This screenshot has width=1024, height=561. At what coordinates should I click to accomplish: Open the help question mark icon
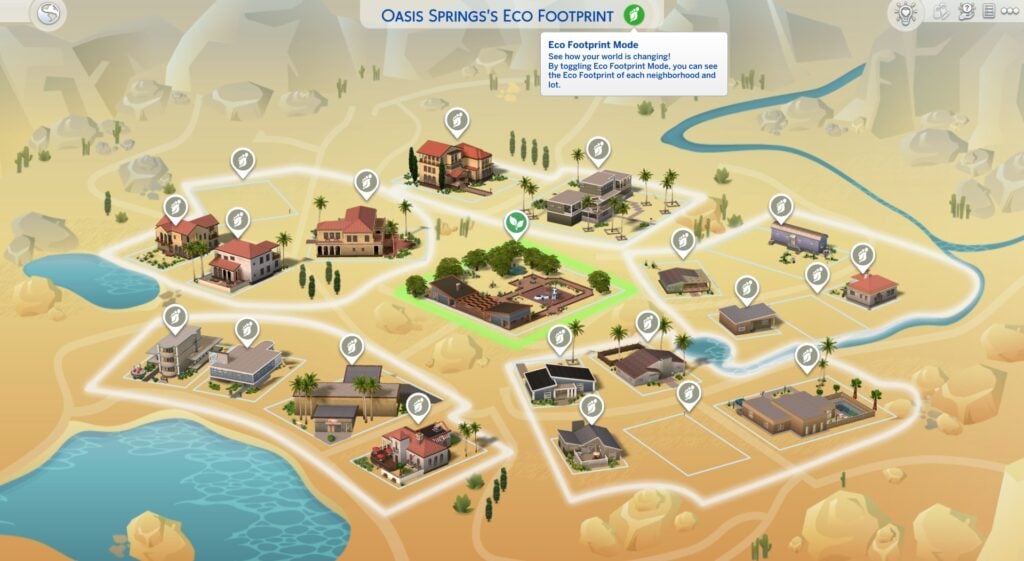(966, 12)
